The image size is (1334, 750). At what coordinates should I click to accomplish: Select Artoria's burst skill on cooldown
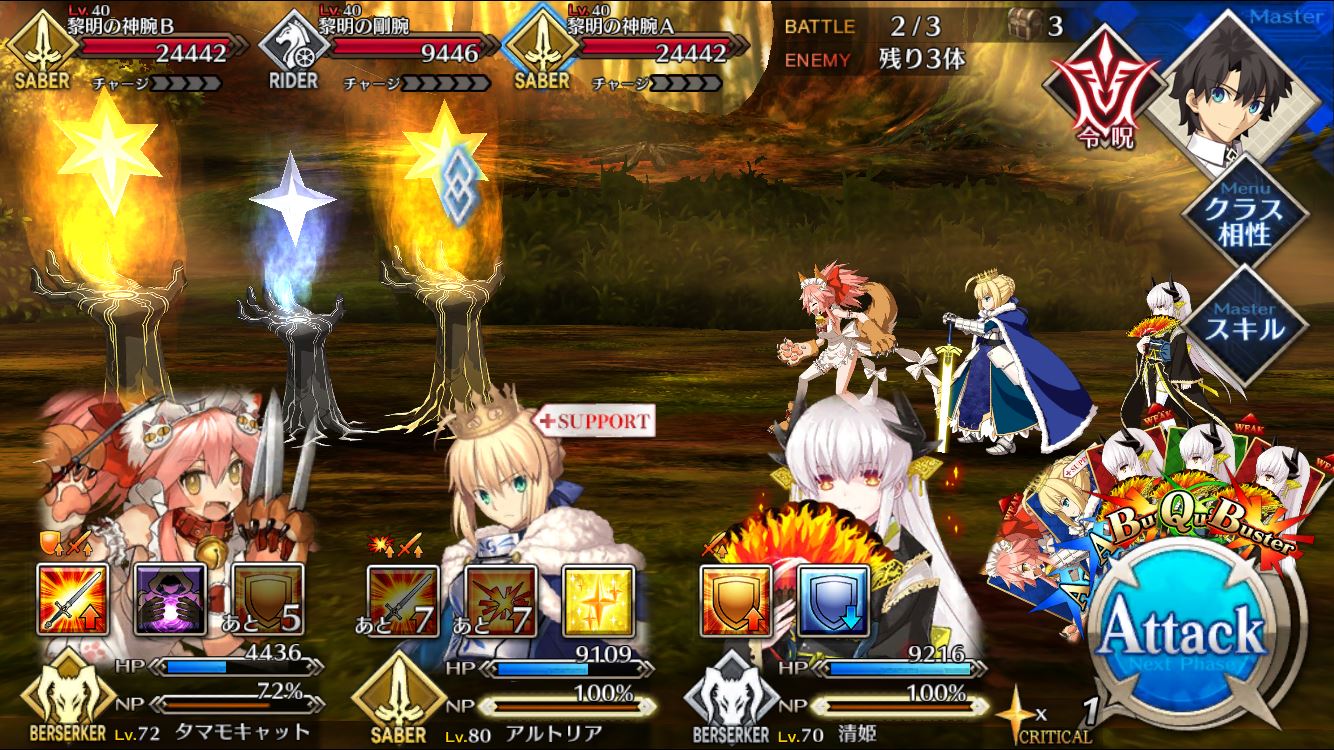[501, 602]
